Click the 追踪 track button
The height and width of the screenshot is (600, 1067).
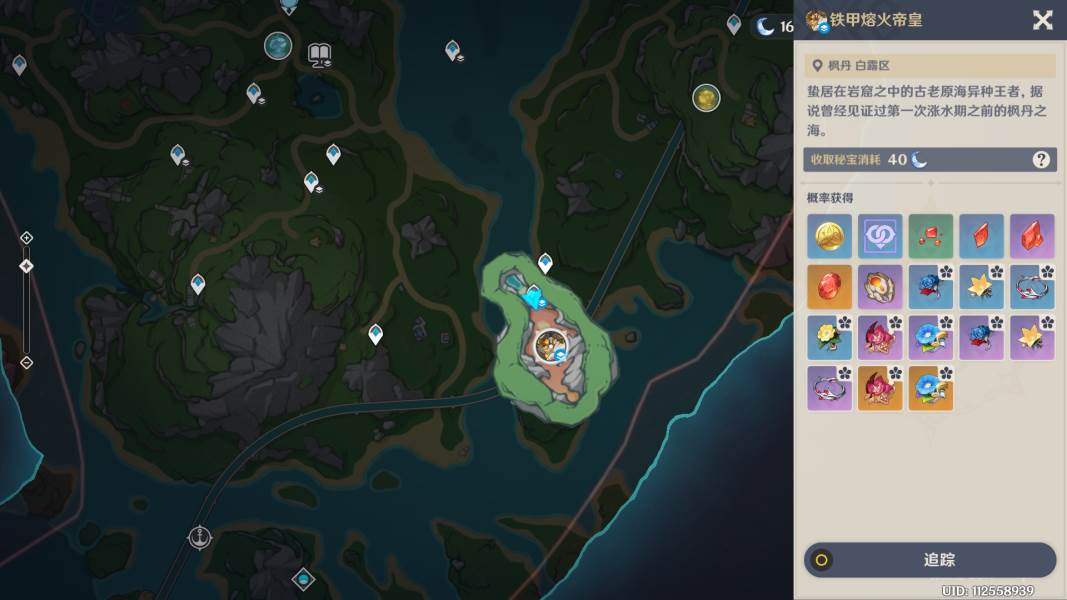click(x=930, y=560)
